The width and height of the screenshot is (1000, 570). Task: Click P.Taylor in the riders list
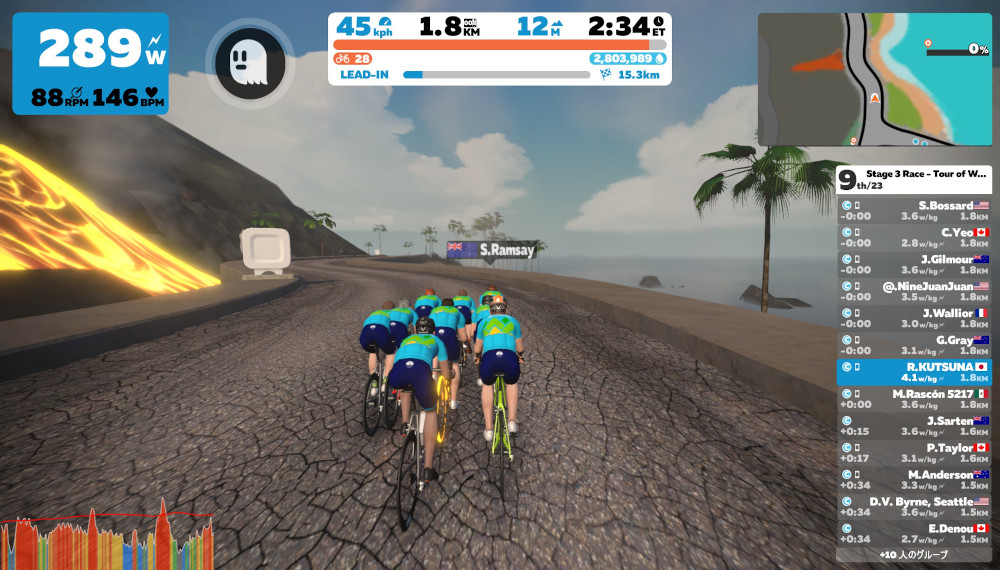click(913, 453)
